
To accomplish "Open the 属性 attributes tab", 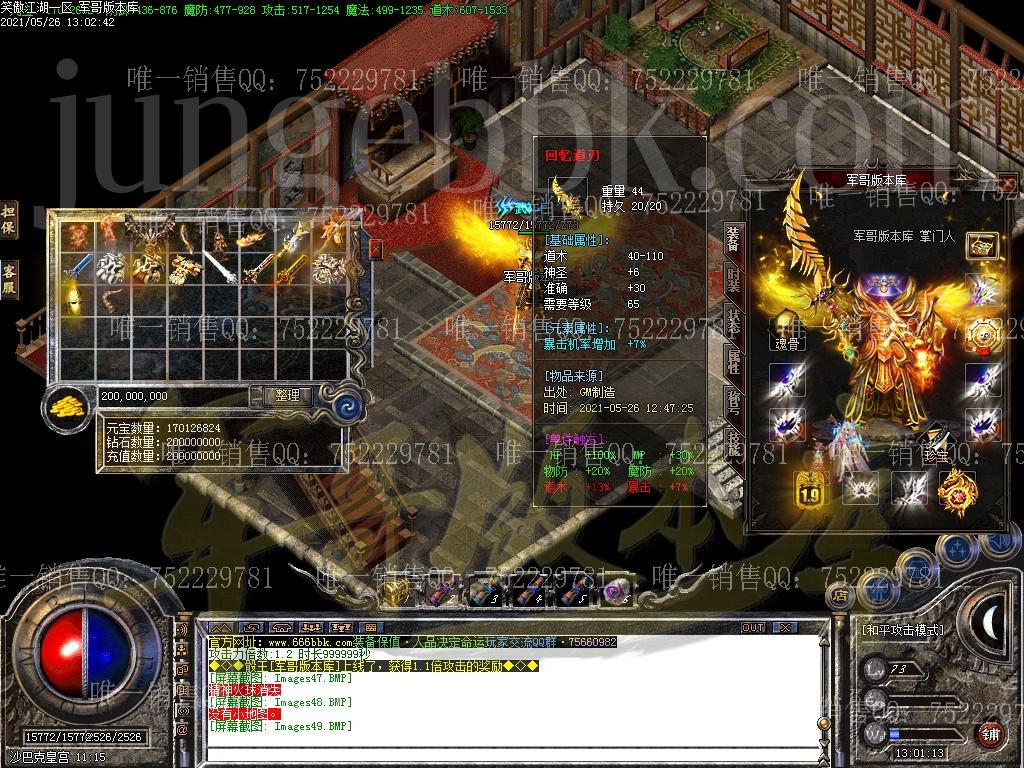I will click(x=734, y=363).
